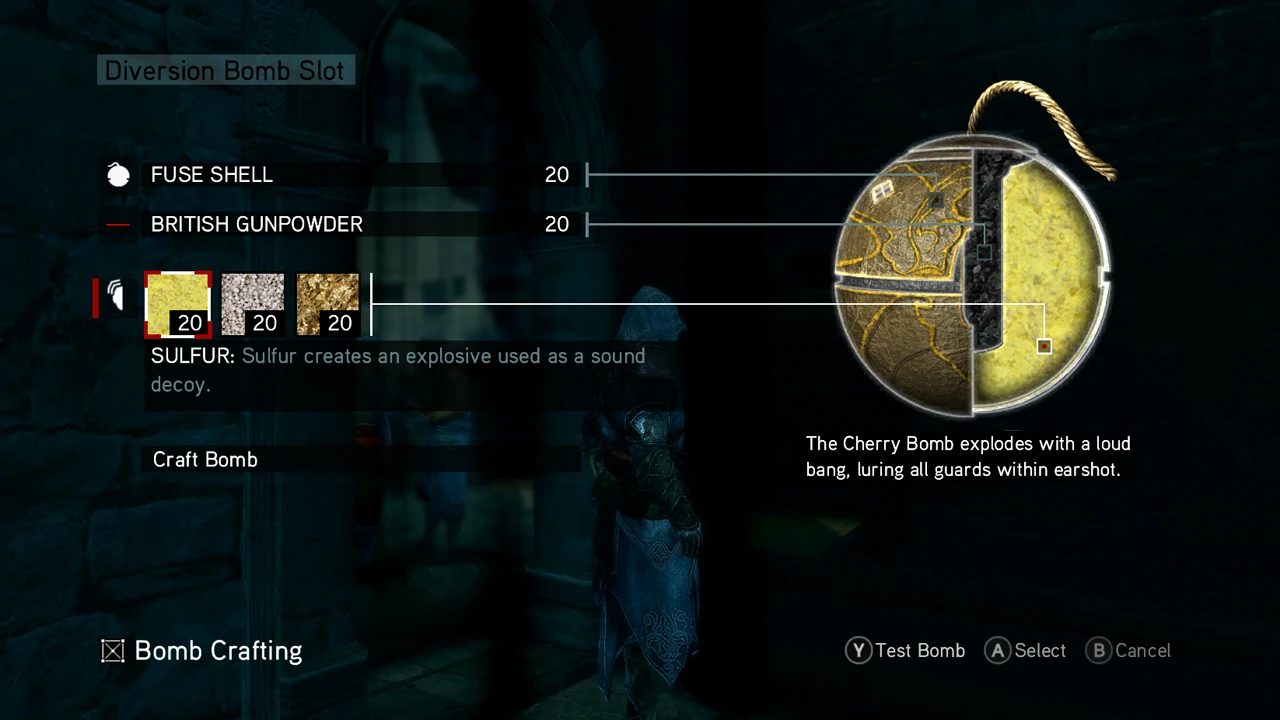Choose the white powder ingredient thumbnail

pyautogui.click(x=252, y=303)
